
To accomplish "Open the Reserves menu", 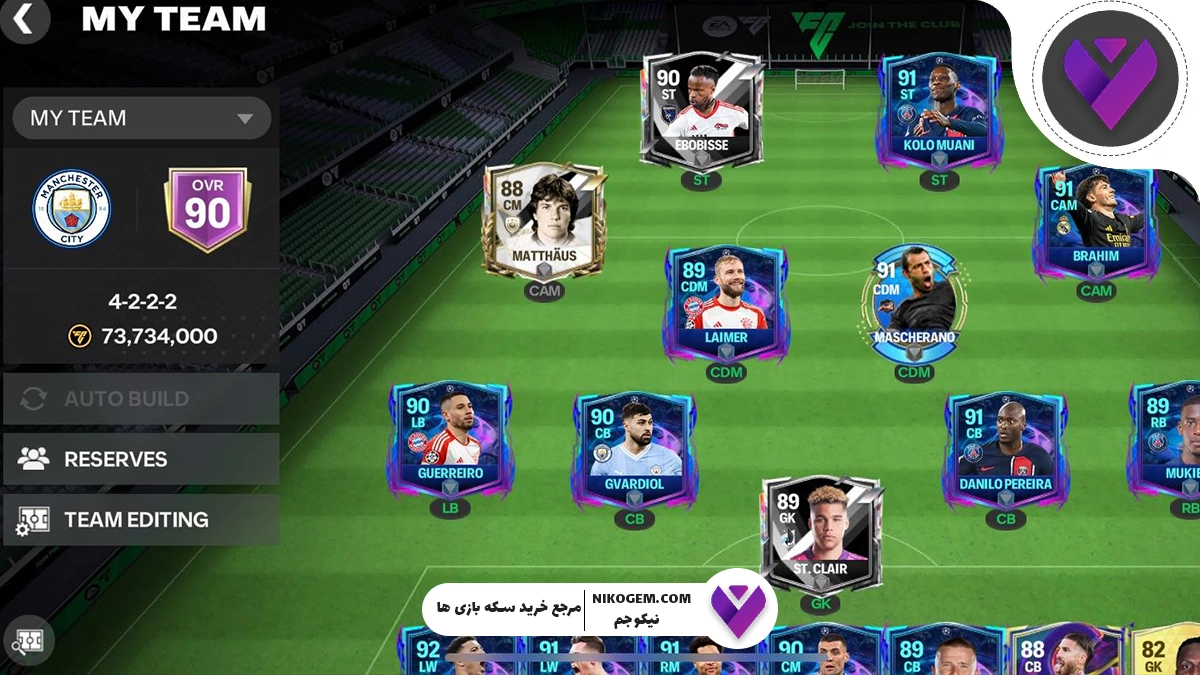I will click(x=141, y=459).
